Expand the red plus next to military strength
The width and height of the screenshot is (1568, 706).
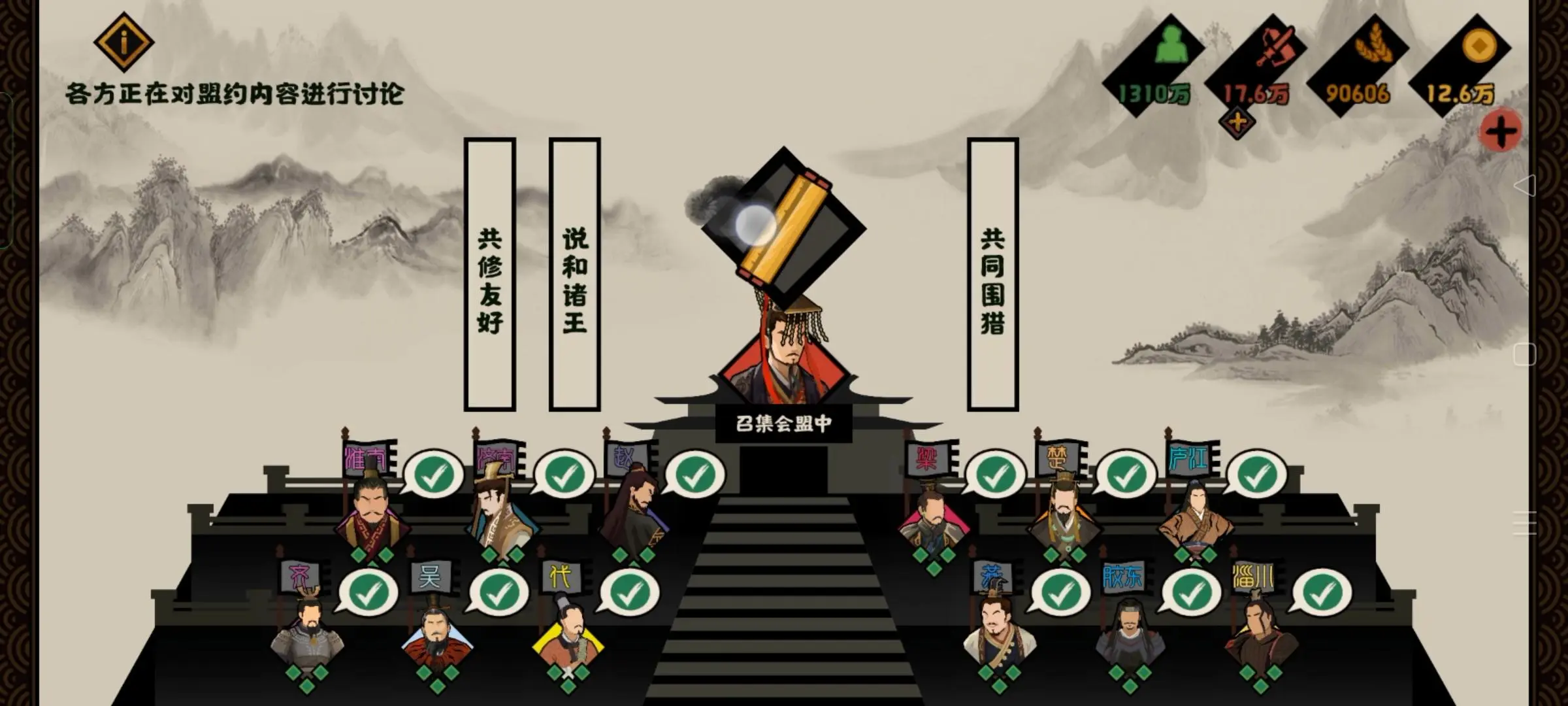tap(1237, 121)
